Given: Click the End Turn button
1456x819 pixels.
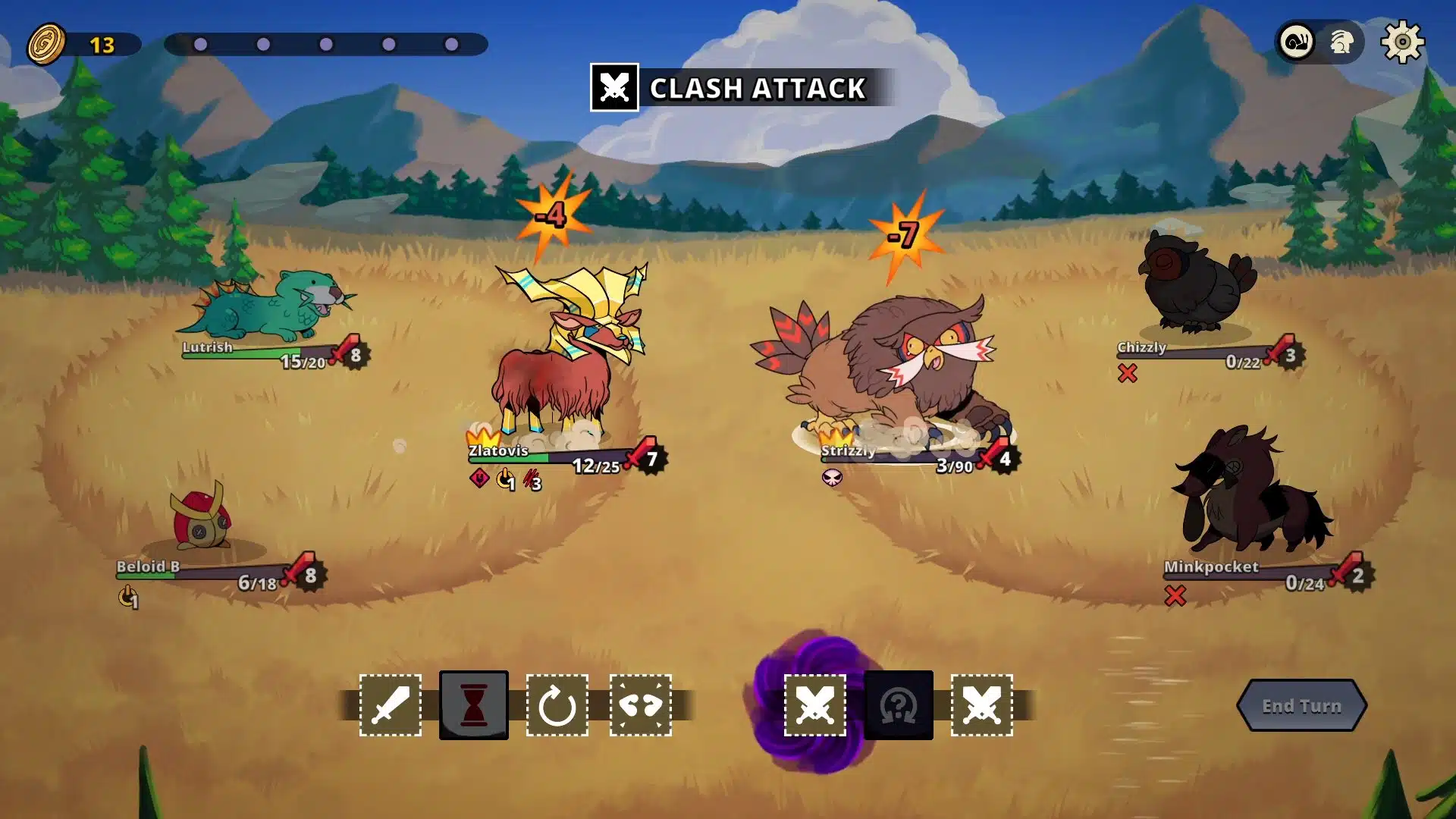Looking at the screenshot, I should click(x=1301, y=706).
